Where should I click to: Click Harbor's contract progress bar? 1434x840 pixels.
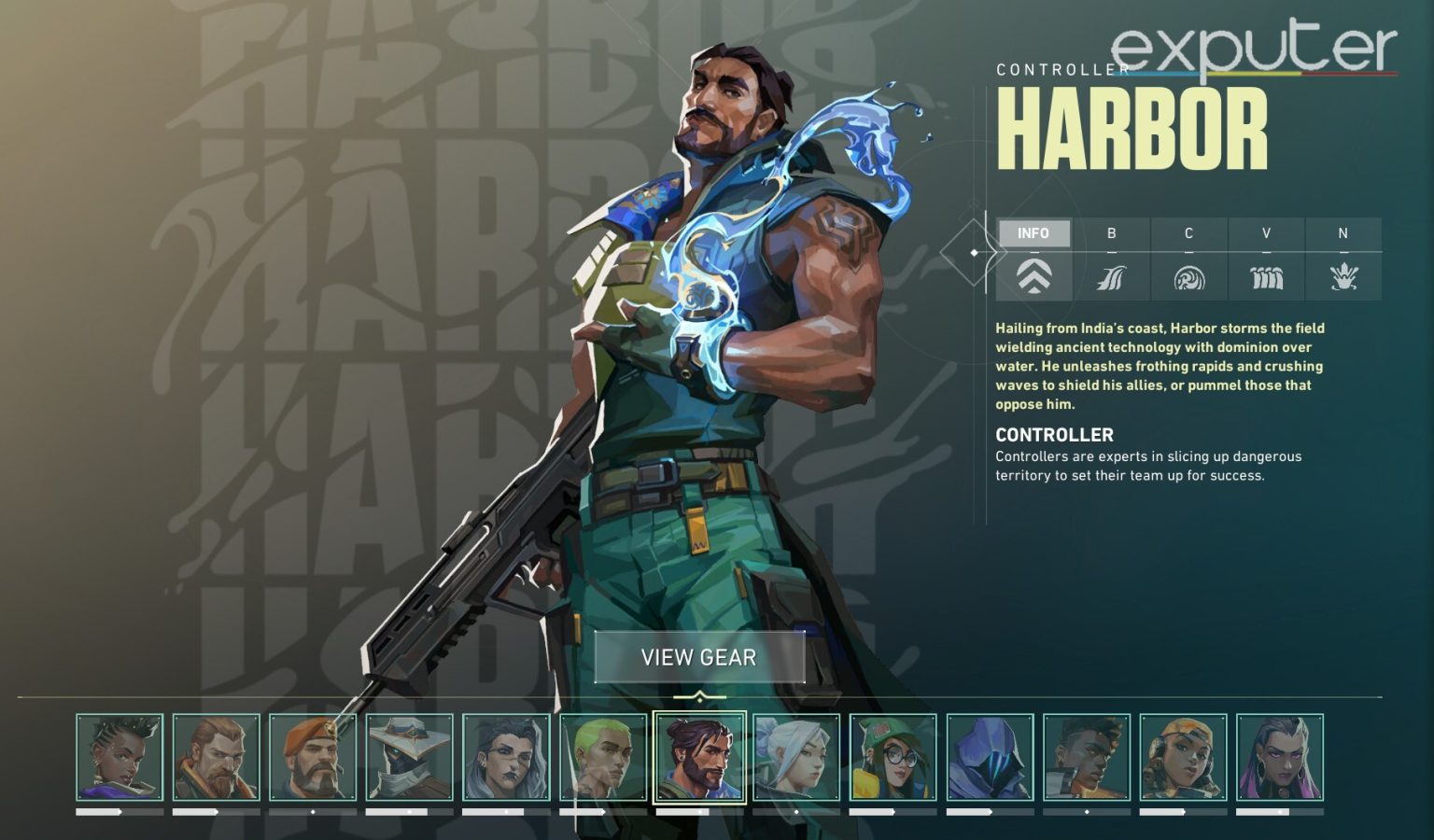coord(699,814)
